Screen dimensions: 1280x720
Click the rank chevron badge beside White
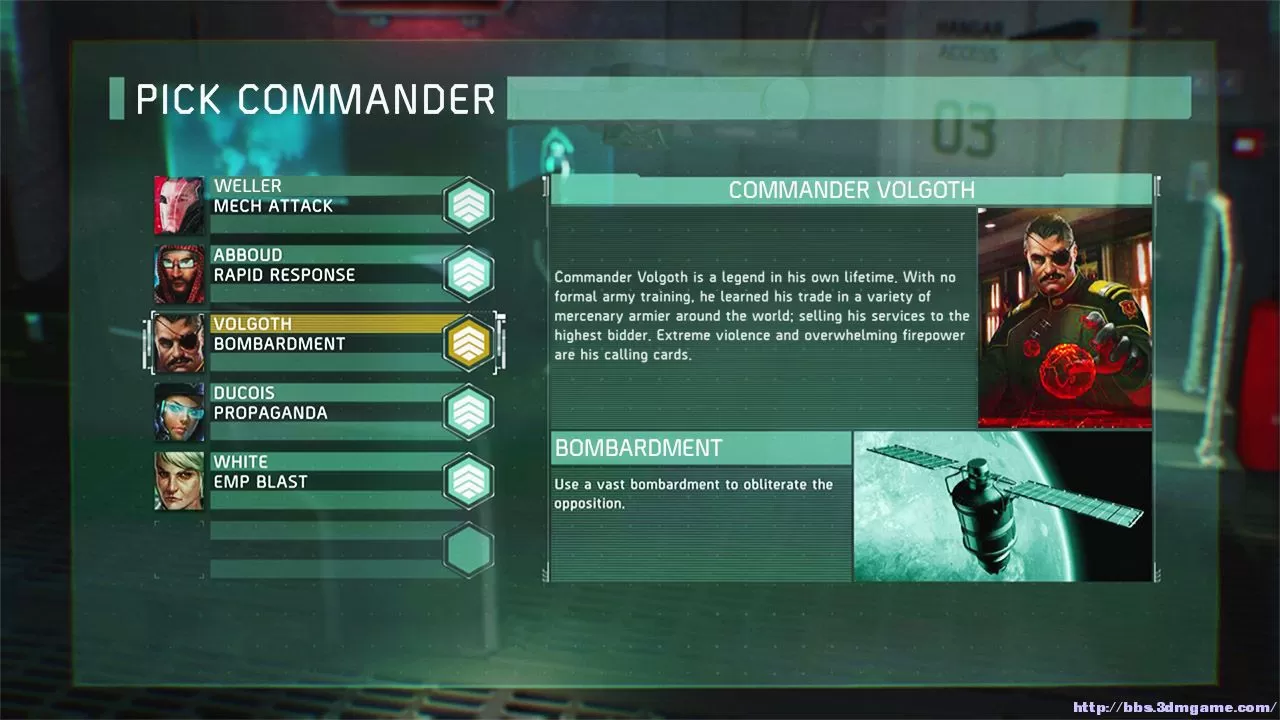click(x=468, y=481)
